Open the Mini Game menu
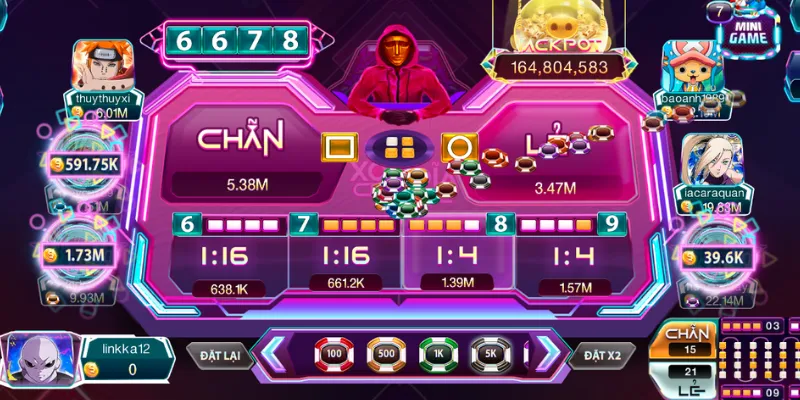This screenshot has width=800, height=400. point(750,30)
